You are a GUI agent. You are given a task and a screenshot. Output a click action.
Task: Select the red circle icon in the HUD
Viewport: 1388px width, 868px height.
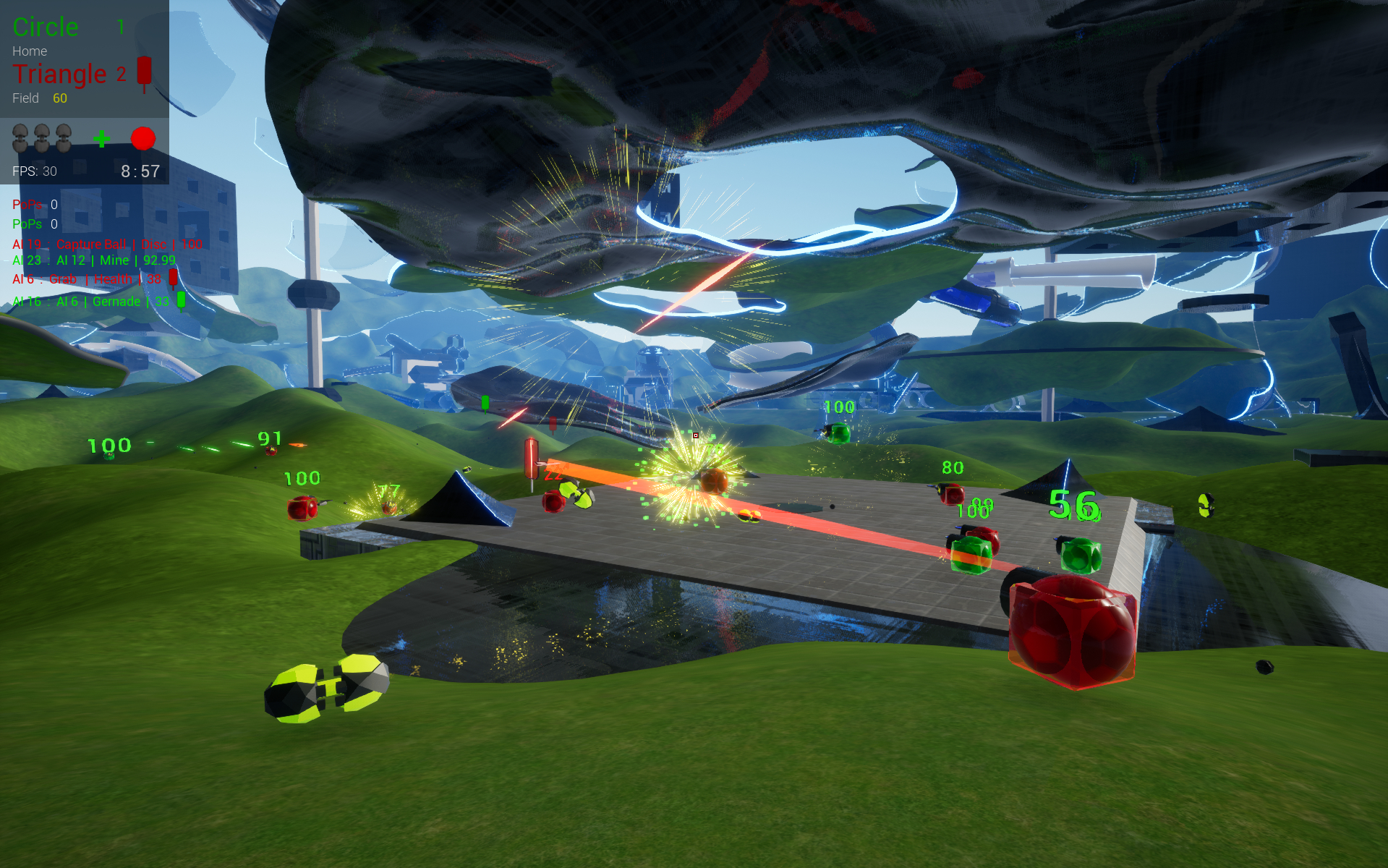142,138
